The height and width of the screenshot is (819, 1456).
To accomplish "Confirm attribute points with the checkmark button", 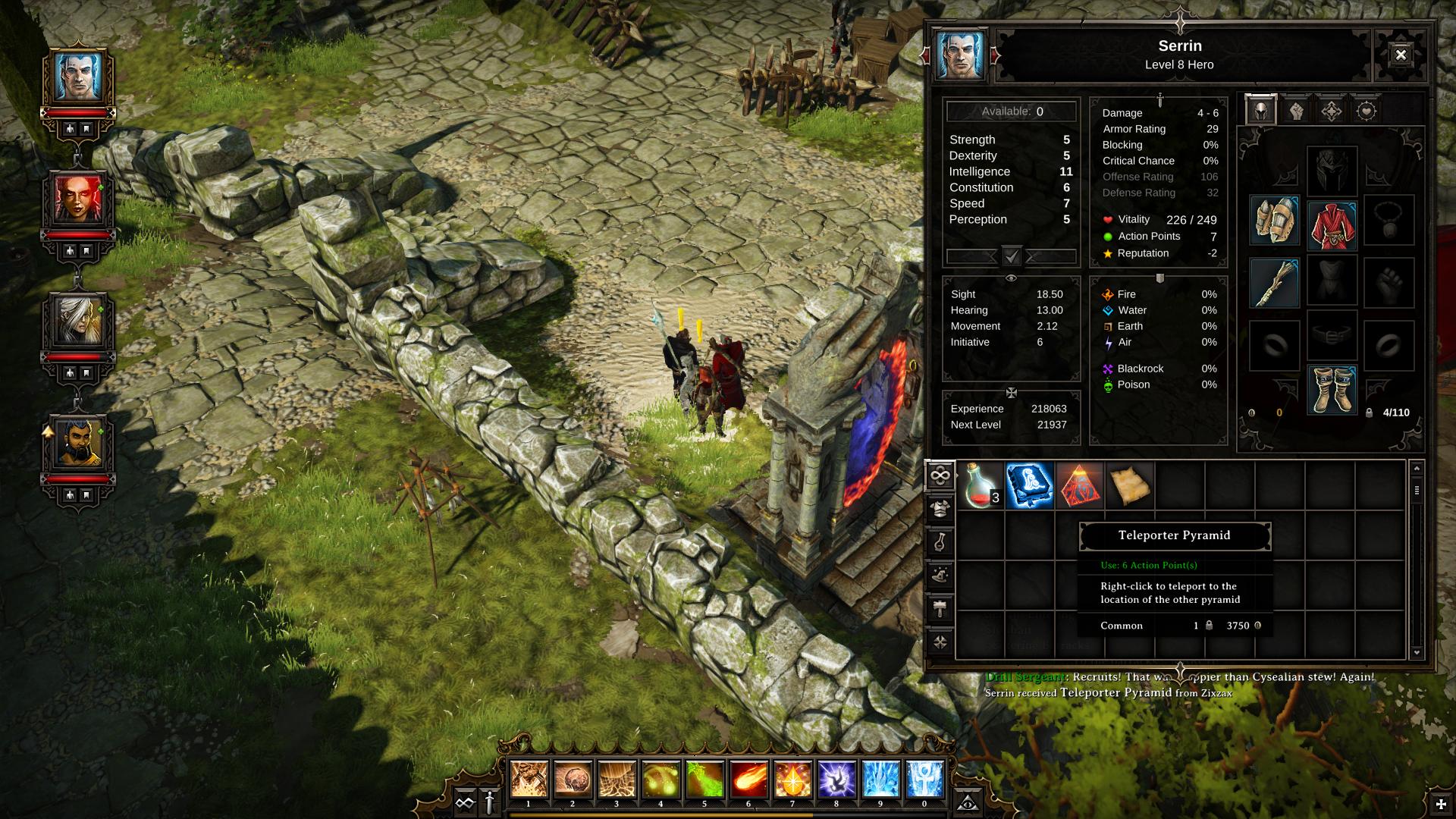I will click(1012, 256).
